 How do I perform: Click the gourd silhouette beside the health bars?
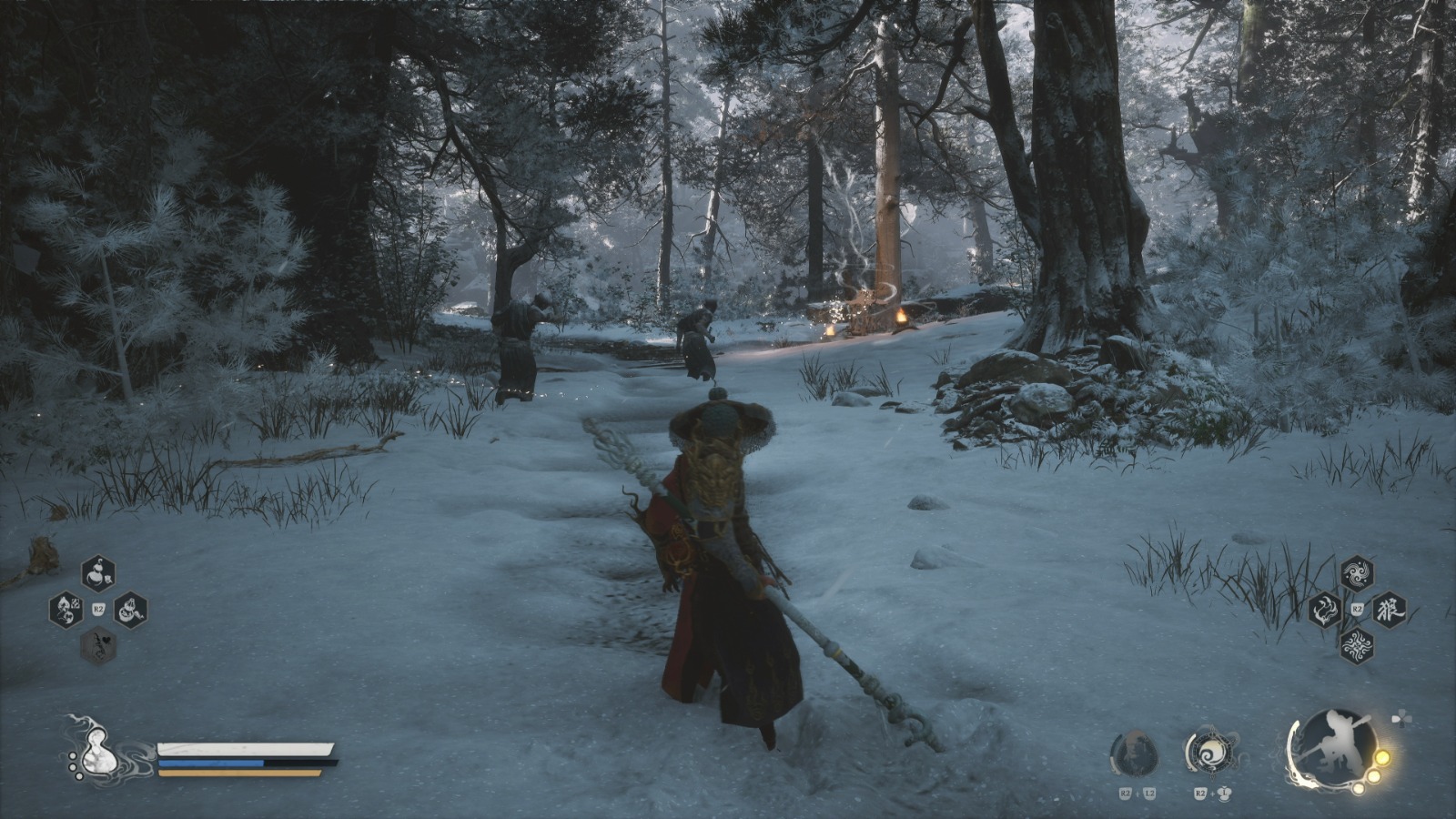pyautogui.click(x=100, y=752)
